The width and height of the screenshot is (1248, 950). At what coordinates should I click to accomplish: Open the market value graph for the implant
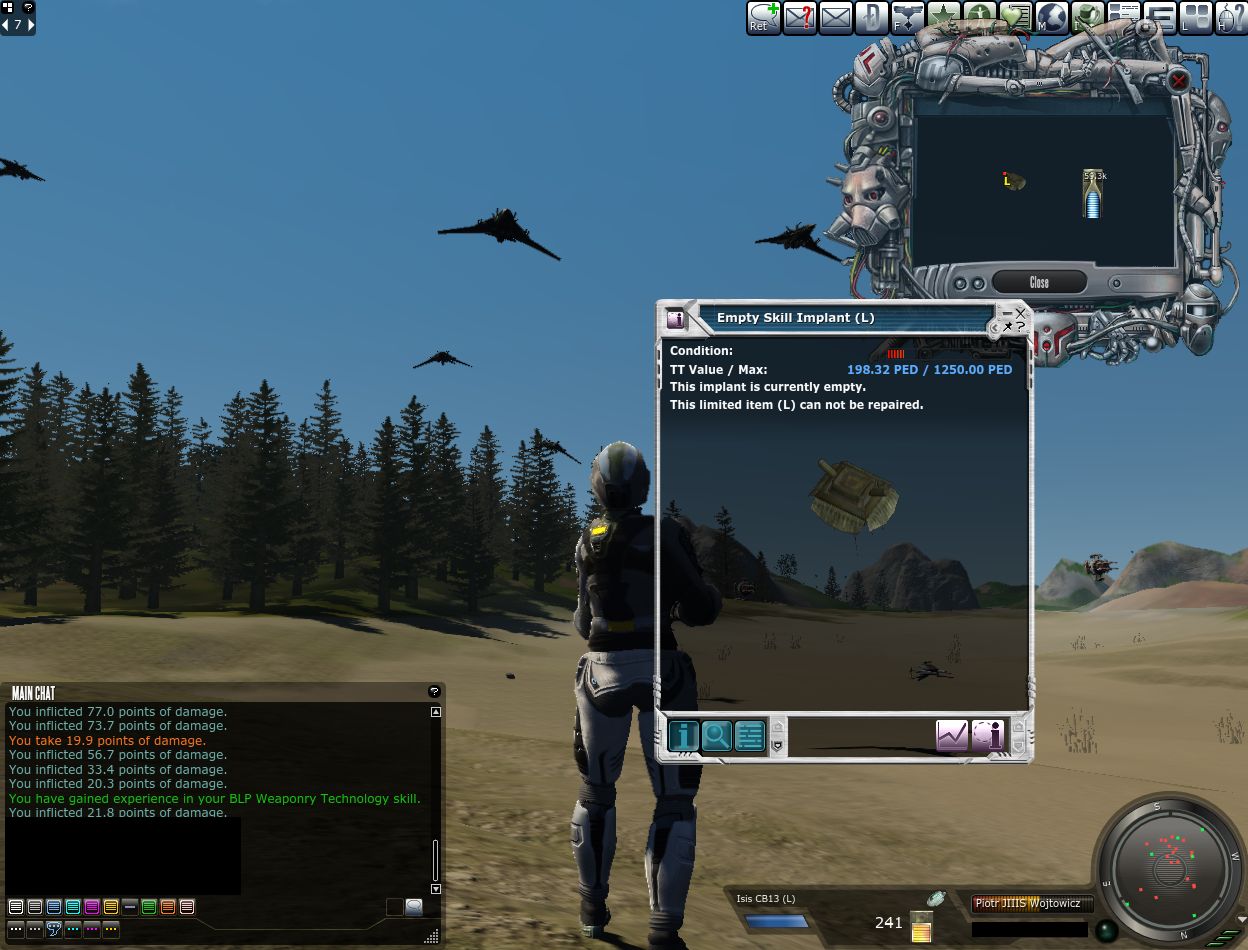(952, 736)
